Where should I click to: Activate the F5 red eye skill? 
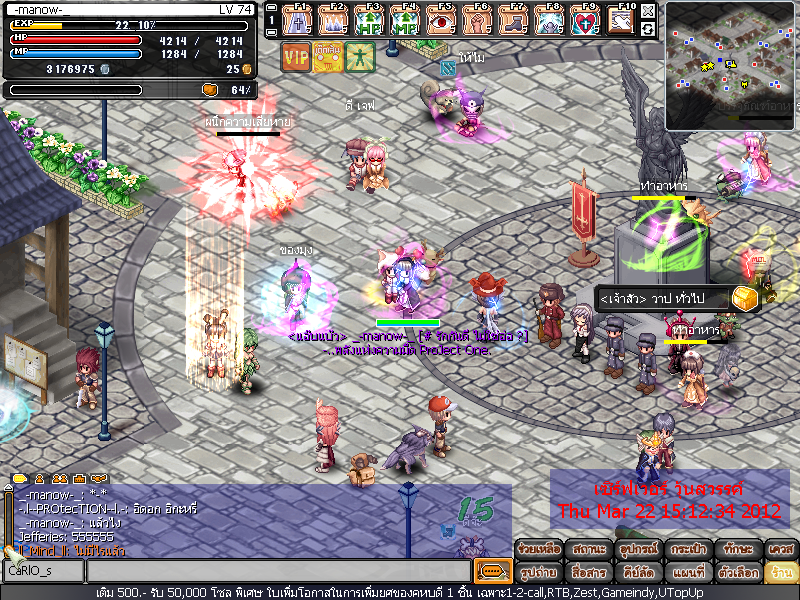(440, 20)
